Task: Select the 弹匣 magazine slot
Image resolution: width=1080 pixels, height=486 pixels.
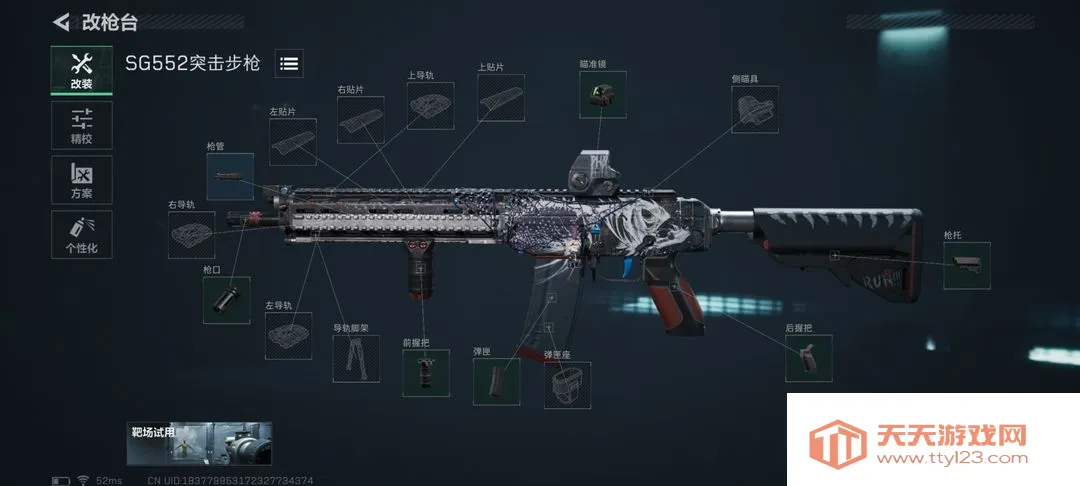Action: [x=496, y=382]
